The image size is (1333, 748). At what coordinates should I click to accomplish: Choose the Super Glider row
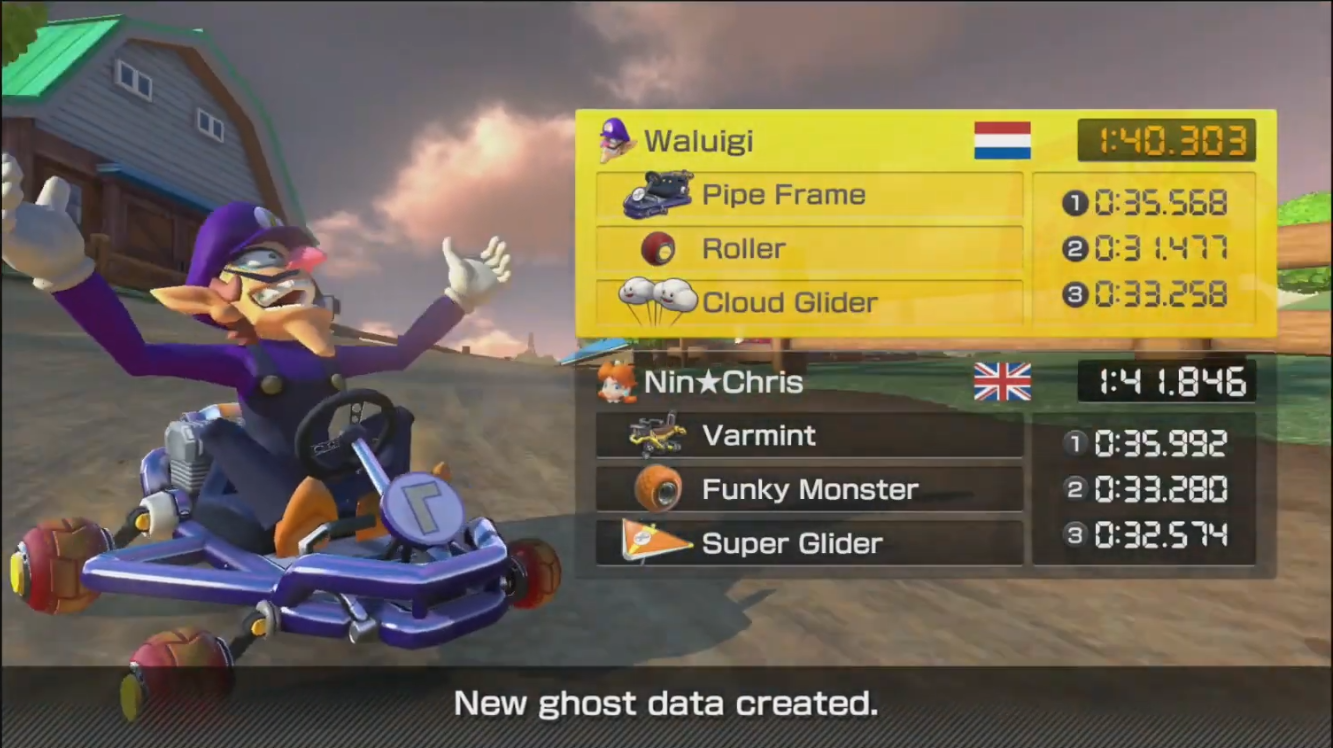pos(808,543)
